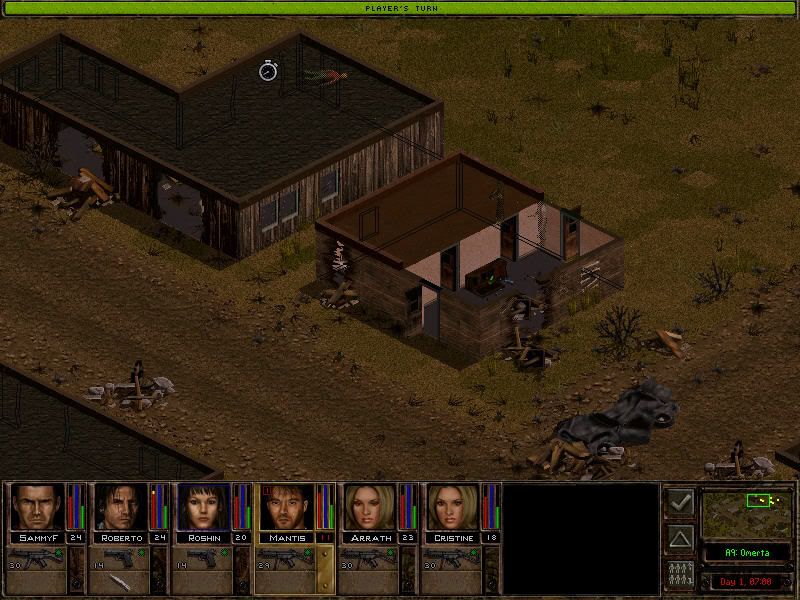Choose Roshin's portrait
This screenshot has height=600, width=800.
click(x=203, y=508)
